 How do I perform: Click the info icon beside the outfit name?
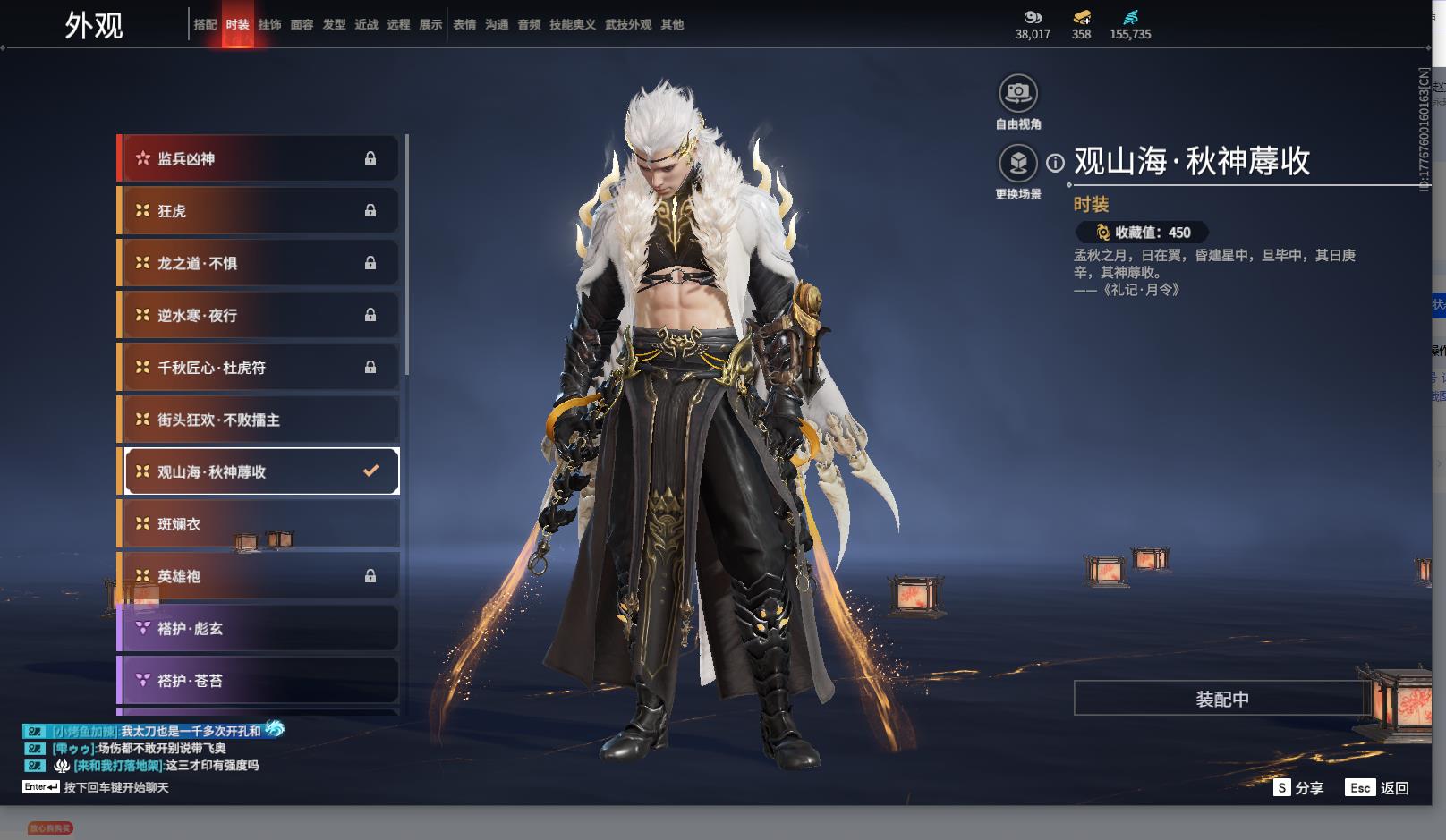coord(1056,163)
